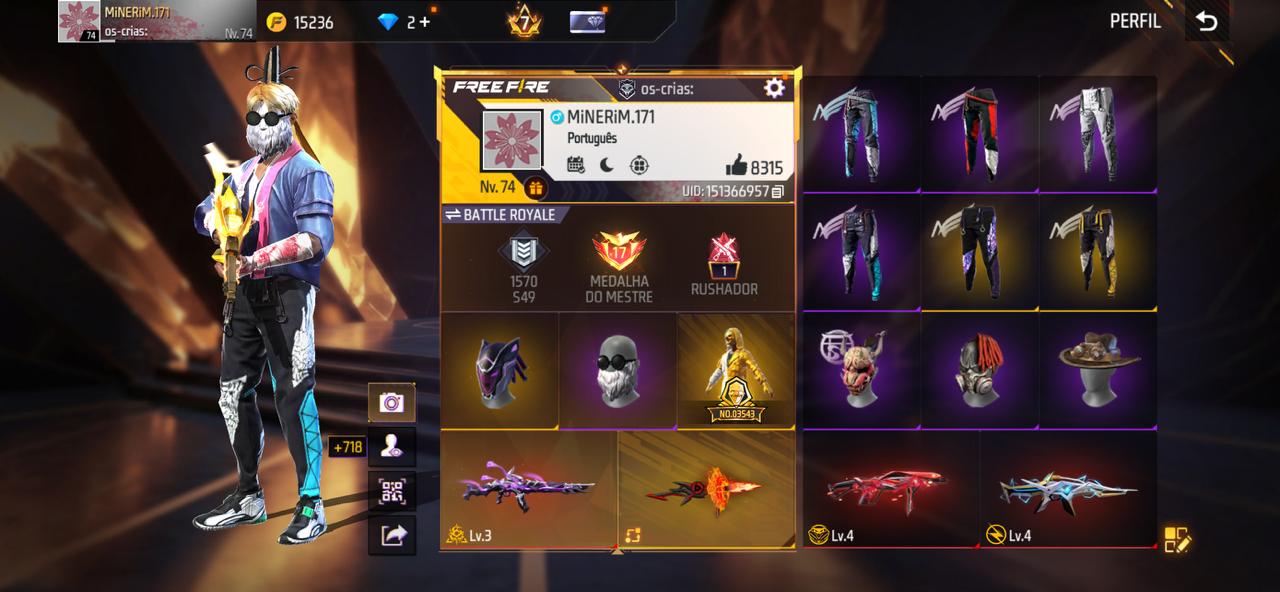1280x592 pixels.
Task: Select the red dreadlocks gas mask item
Action: 980,370
